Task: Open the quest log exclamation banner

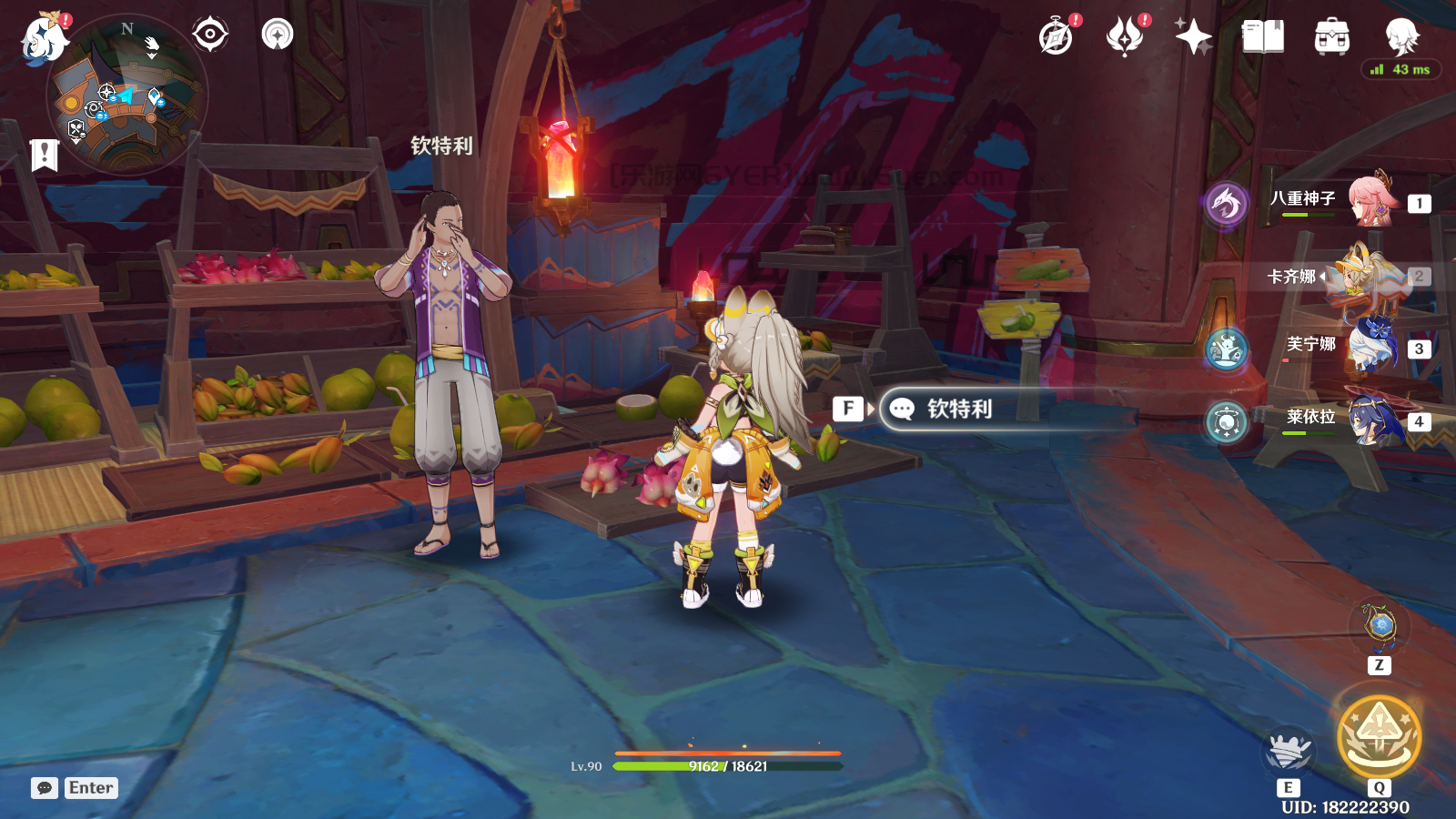Action: click(x=44, y=155)
